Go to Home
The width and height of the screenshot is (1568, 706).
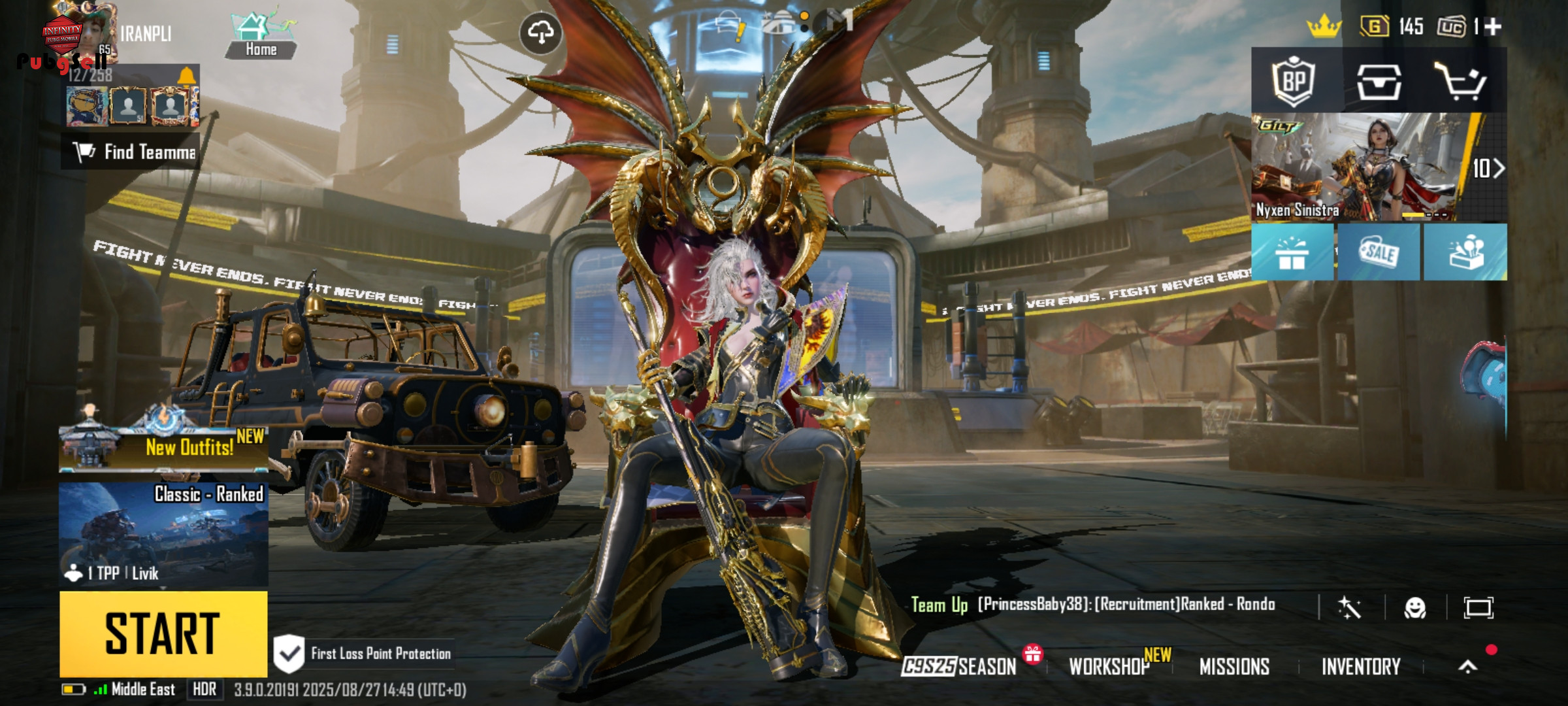coord(261,36)
